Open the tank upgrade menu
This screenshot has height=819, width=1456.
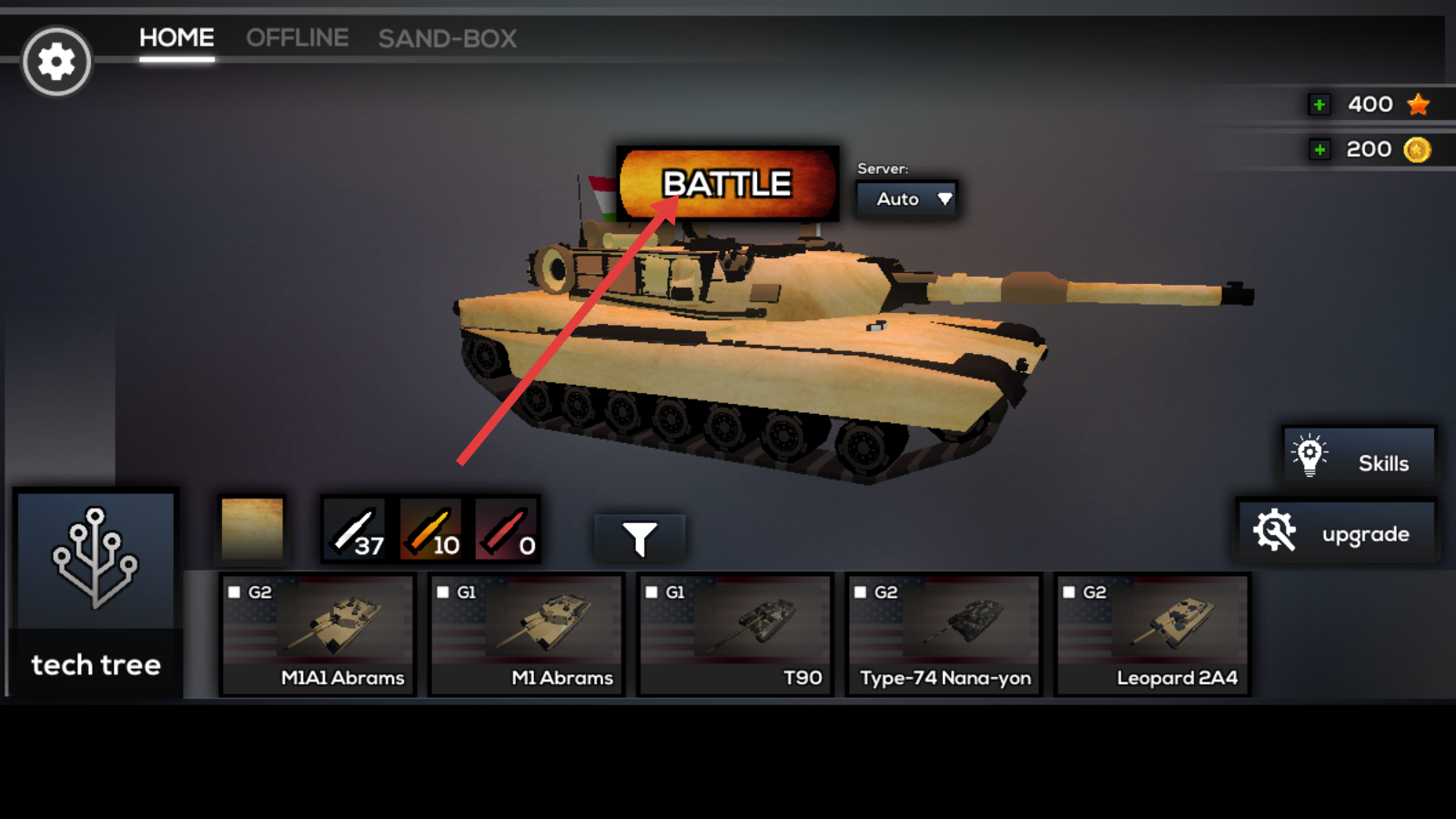pyautogui.click(x=1336, y=531)
